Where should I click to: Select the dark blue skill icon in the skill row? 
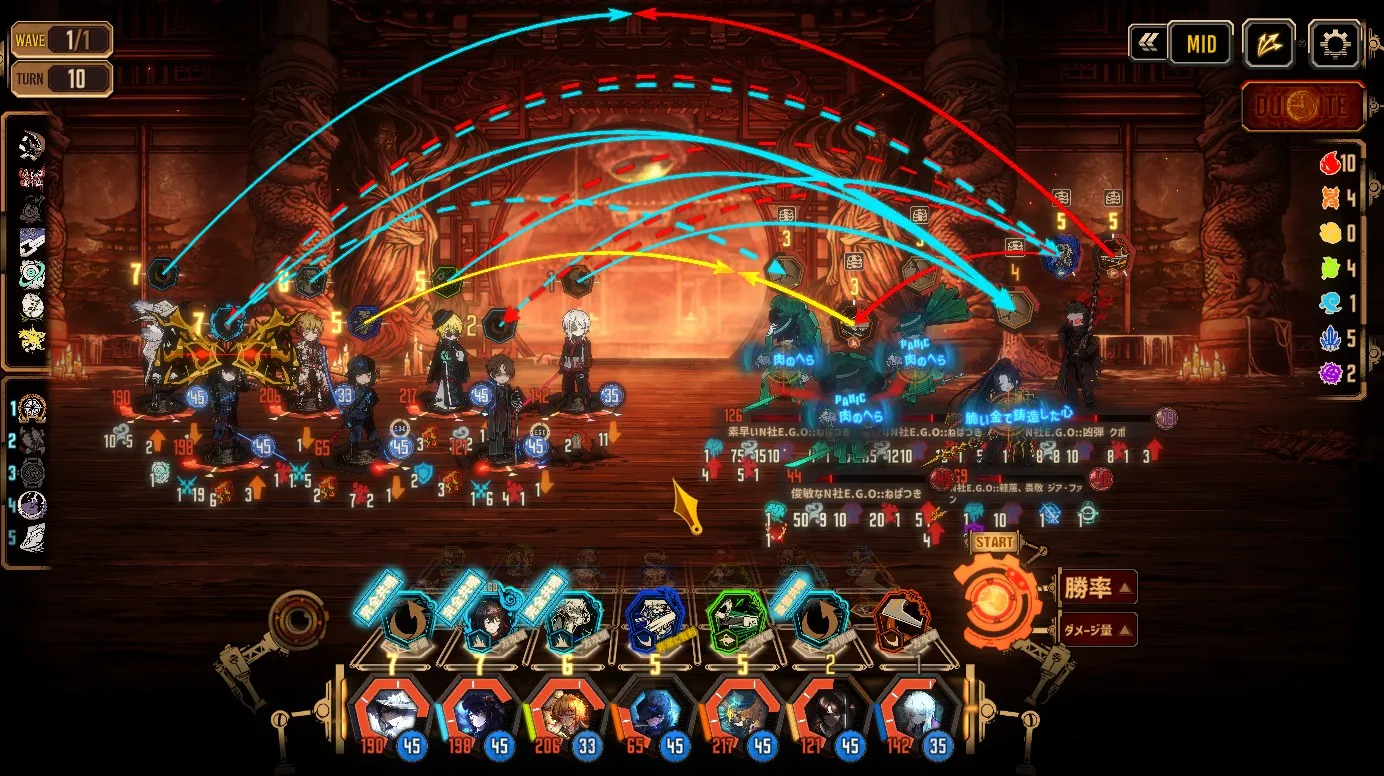(x=655, y=616)
